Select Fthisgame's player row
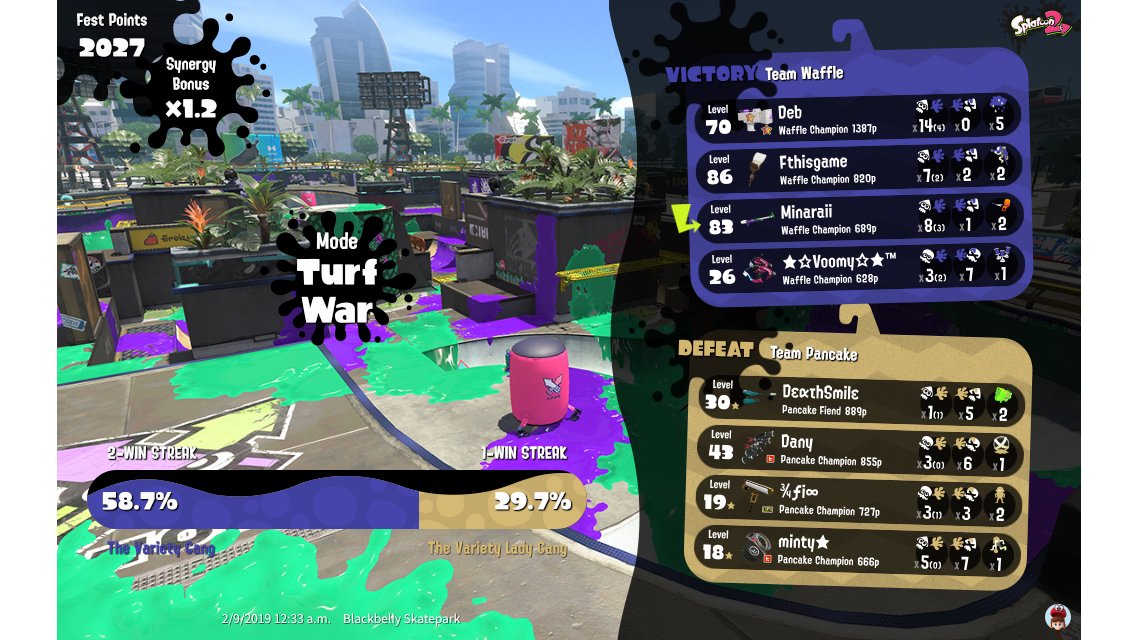The width and height of the screenshot is (1138, 640). click(x=859, y=167)
